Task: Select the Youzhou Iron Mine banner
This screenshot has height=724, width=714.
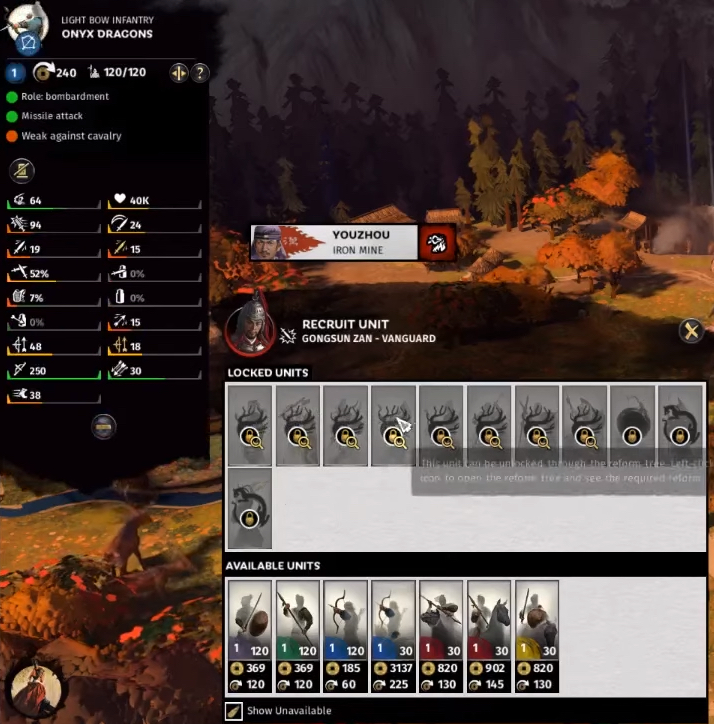Action: [x=334, y=242]
